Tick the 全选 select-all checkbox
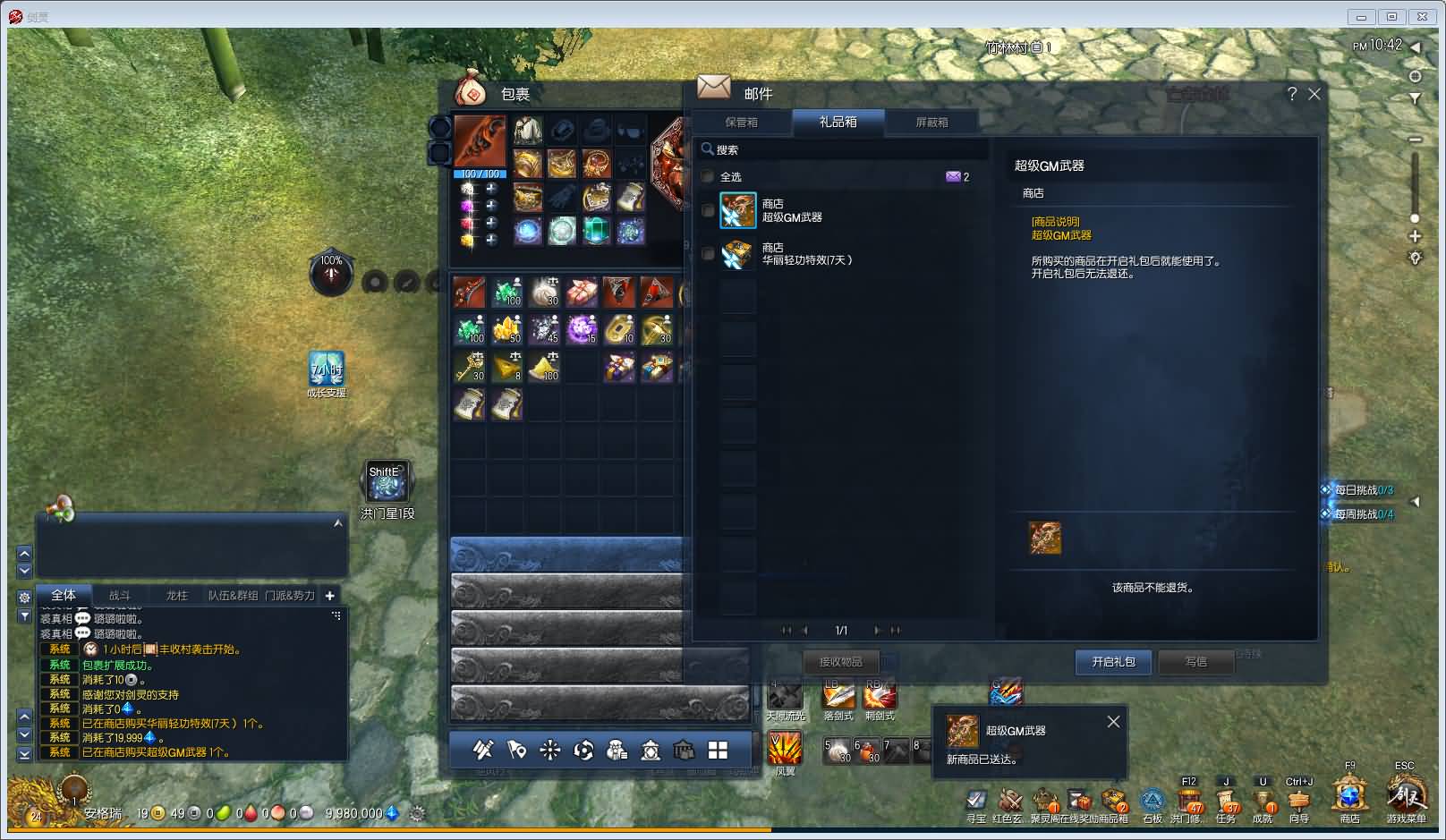 coord(708,177)
